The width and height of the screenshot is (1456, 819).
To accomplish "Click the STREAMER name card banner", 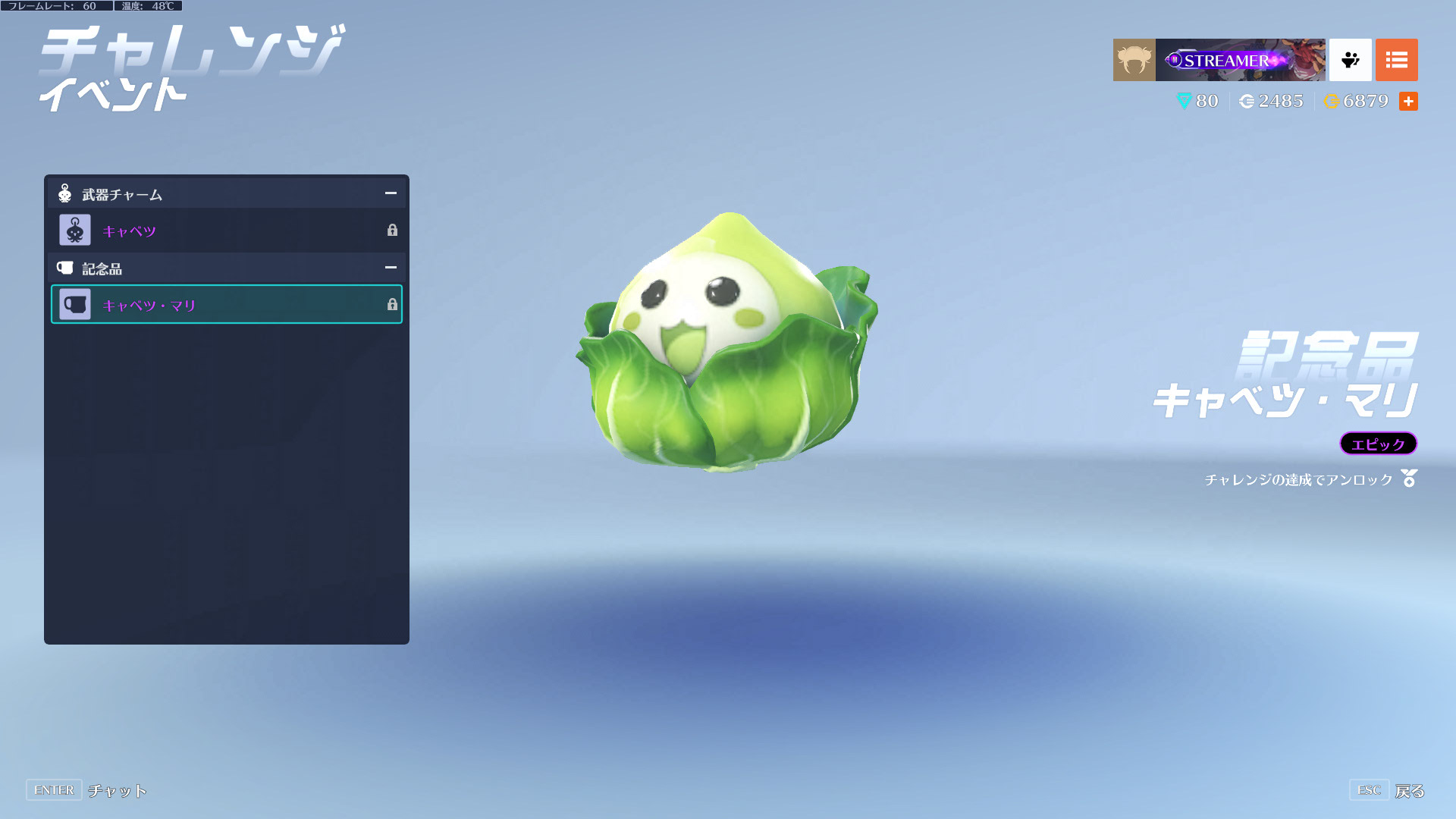I will pyautogui.click(x=1240, y=60).
